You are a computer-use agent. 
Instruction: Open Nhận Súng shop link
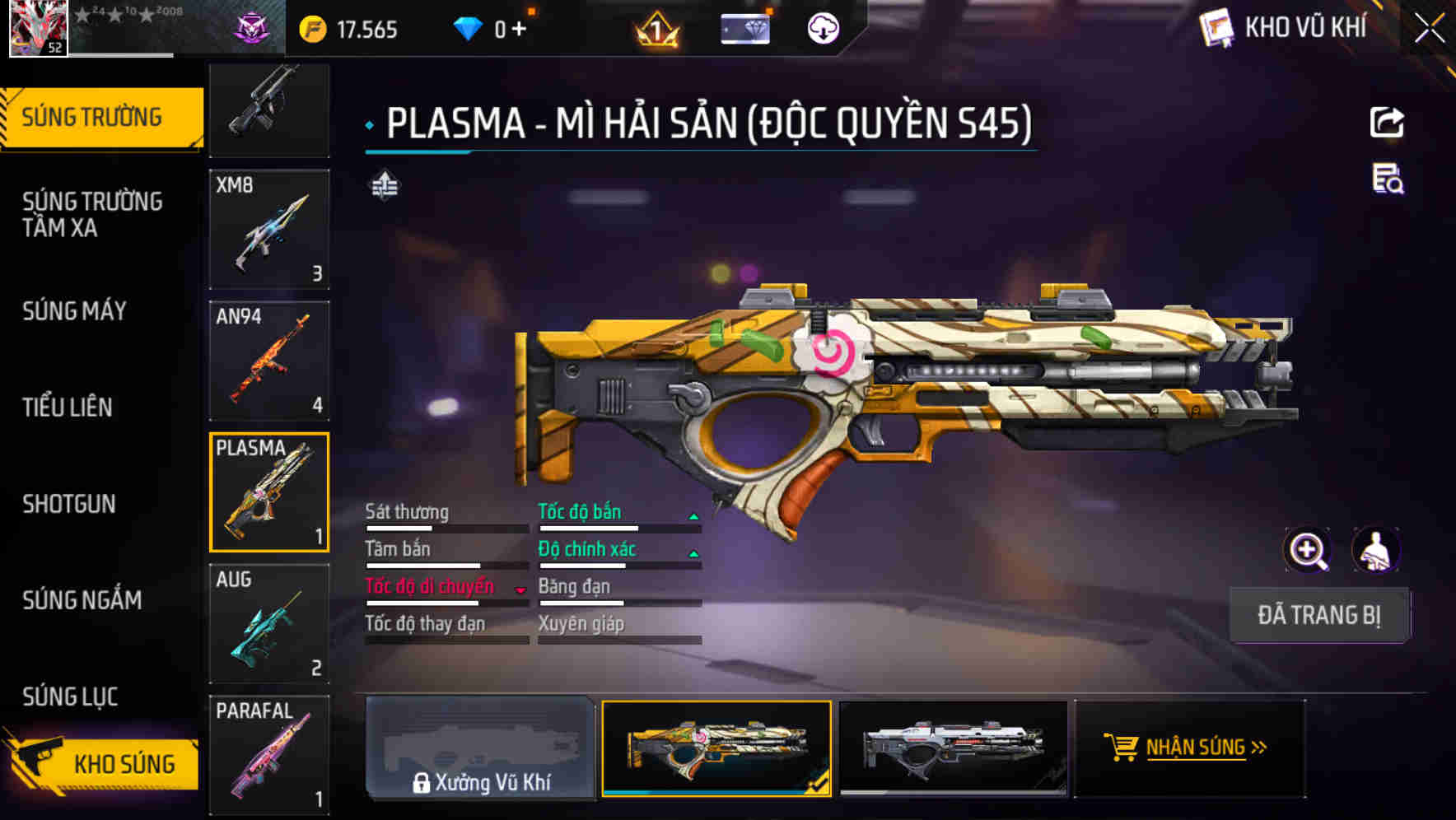(1190, 748)
